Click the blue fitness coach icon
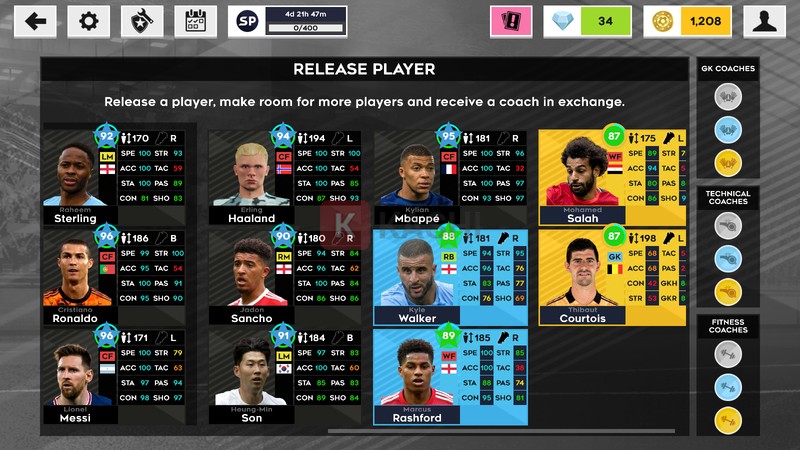Image resolution: width=800 pixels, height=450 pixels. [728, 387]
